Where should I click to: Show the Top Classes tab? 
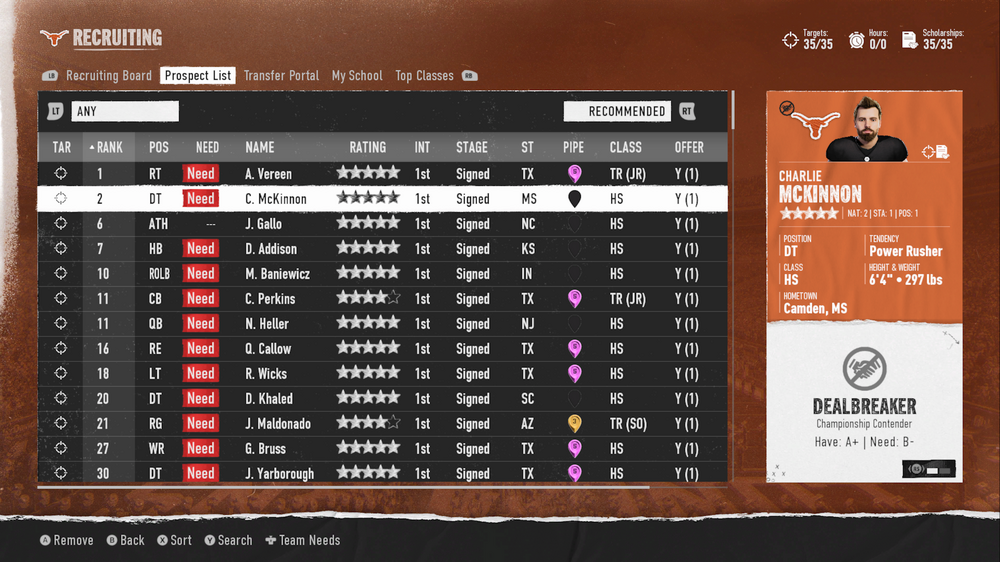point(424,76)
